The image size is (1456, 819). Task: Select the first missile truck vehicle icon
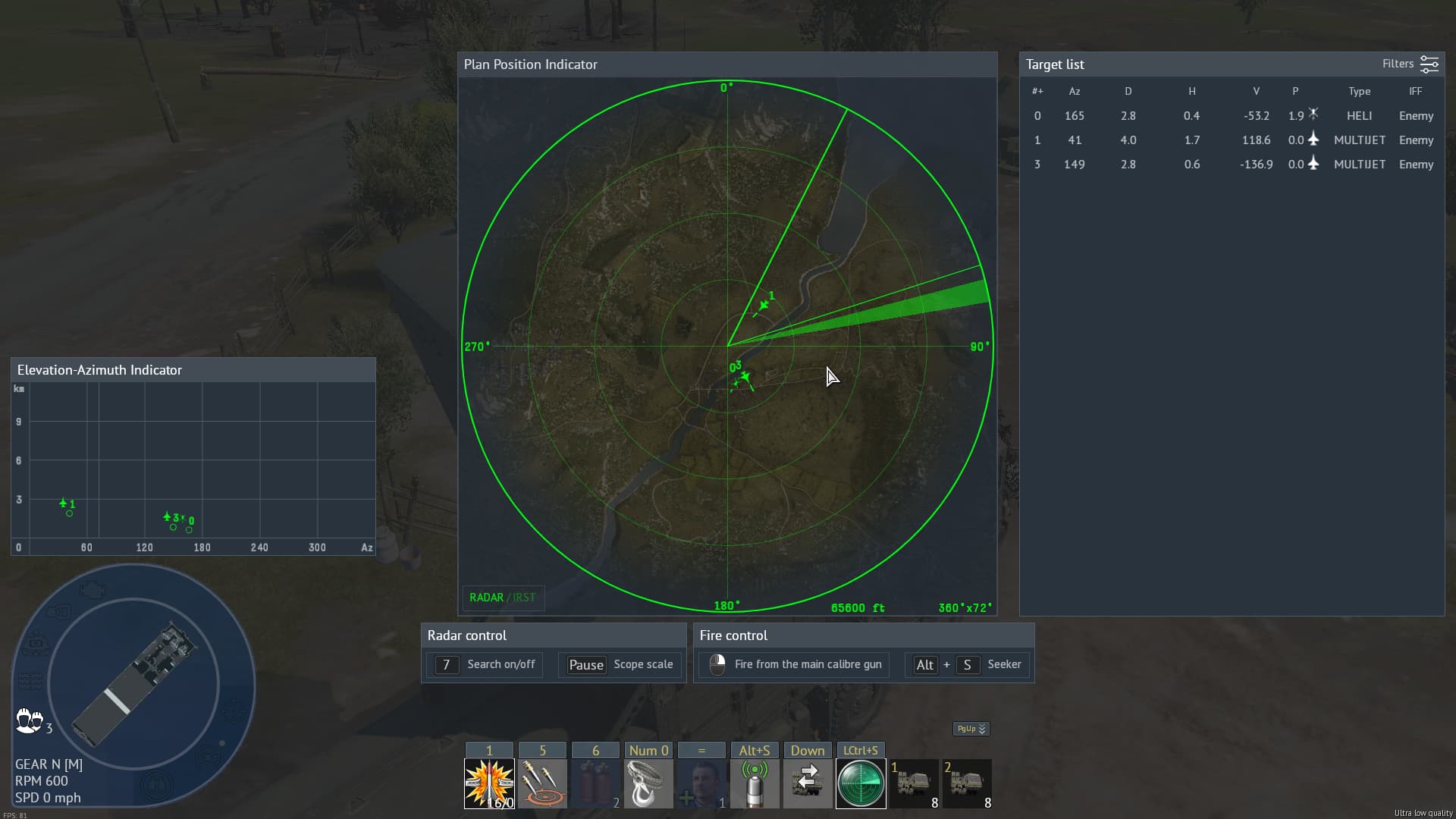[914, 783]
